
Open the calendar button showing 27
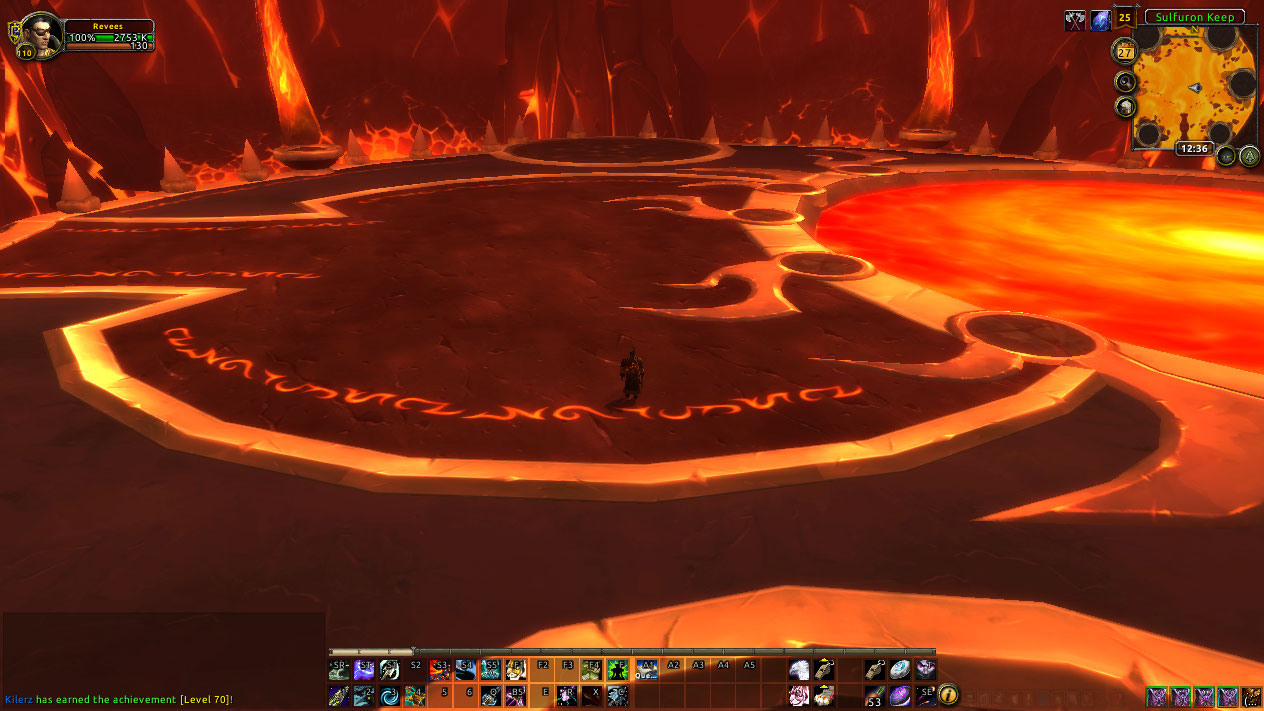pyautogui.click(x=1123, y=52)
